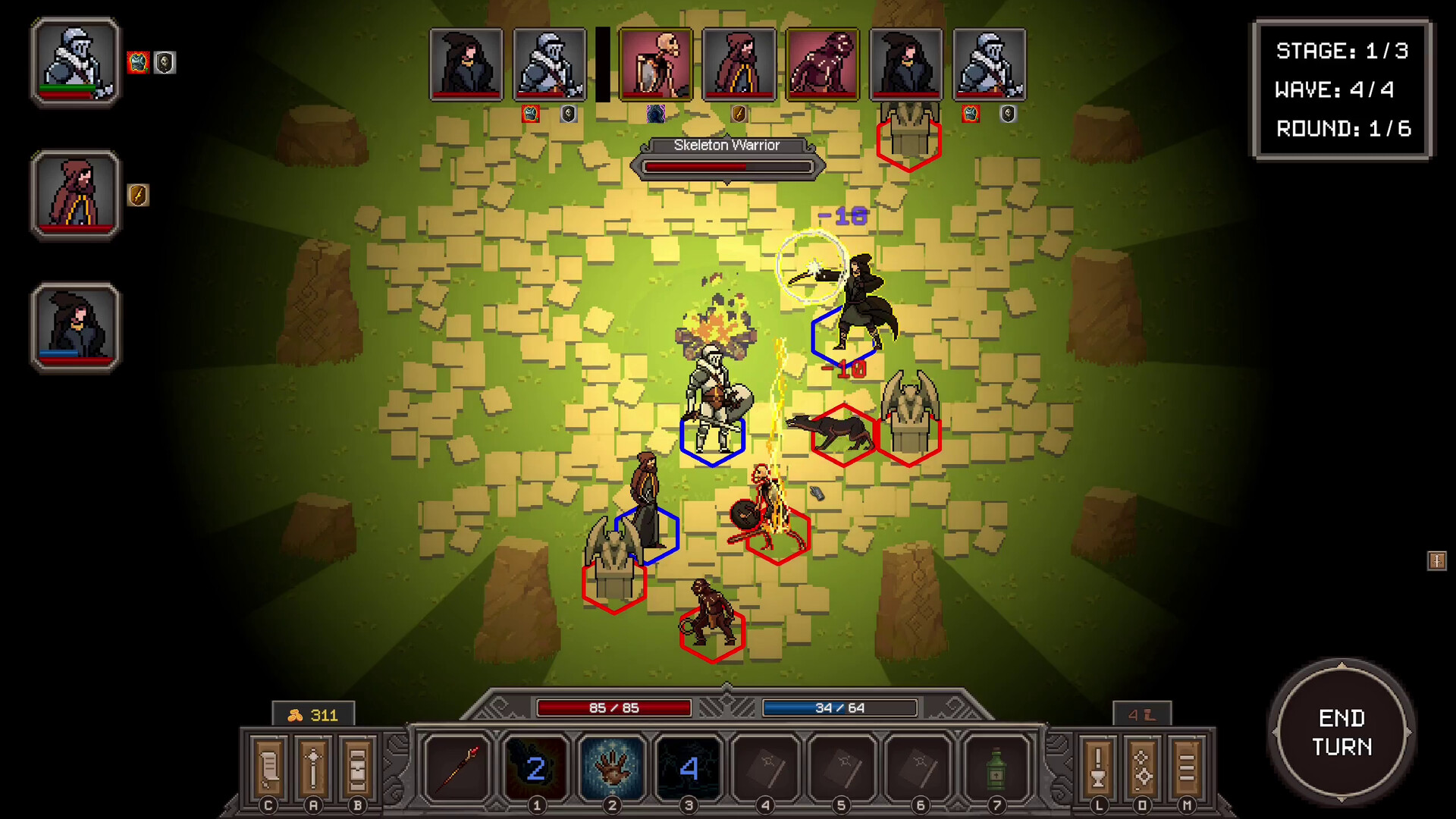Viewport: 1456px width, 819px height.
Task: Select the red-hooded enemy portrait in turn order bar
Action: click(x=739, y=64)
